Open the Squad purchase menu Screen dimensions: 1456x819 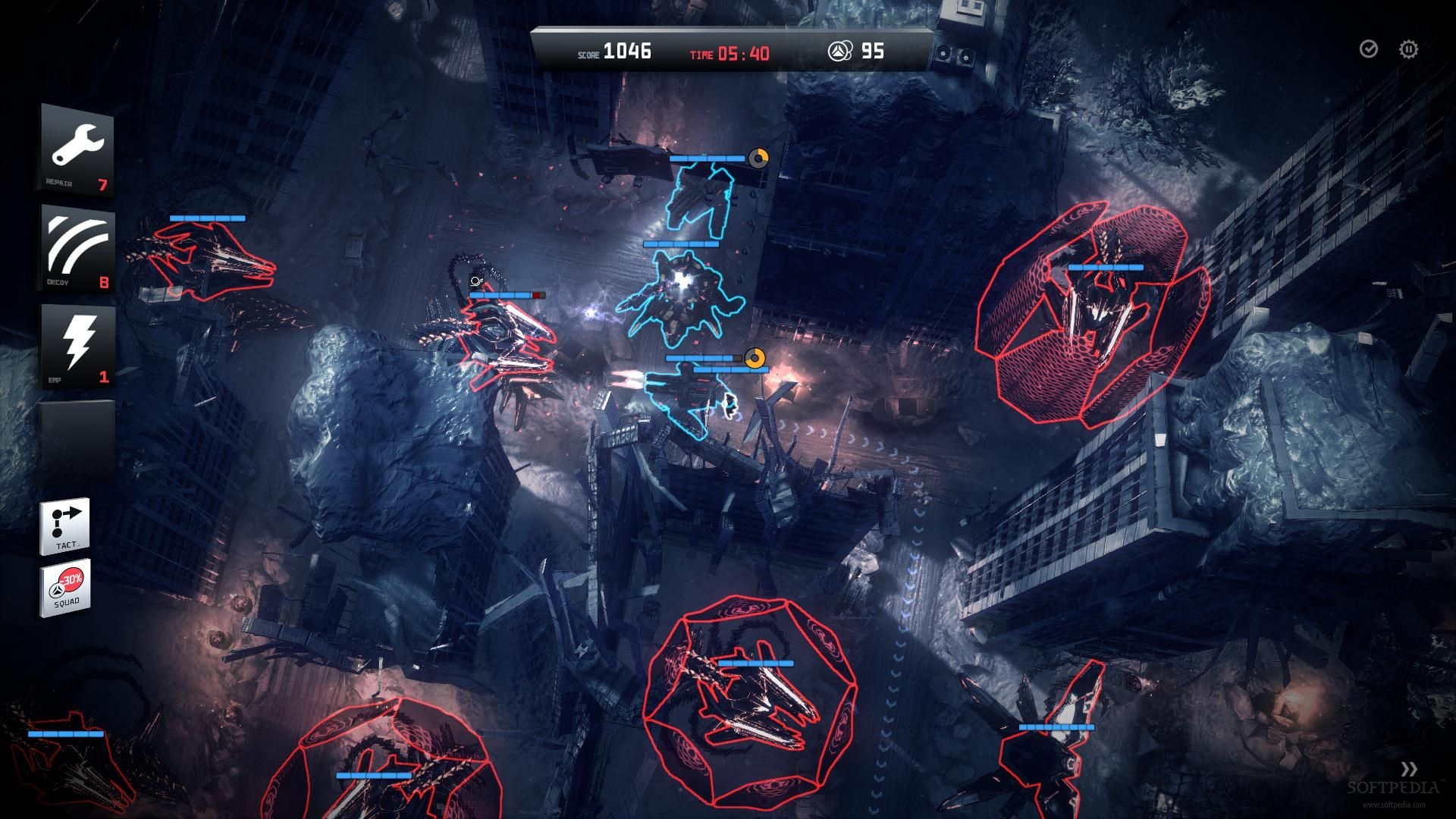(65, 587)
